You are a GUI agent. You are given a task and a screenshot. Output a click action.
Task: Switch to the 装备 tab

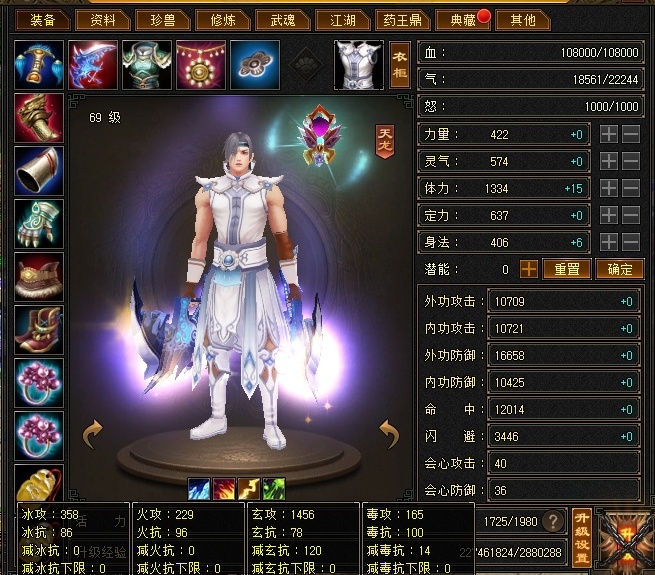43,19
